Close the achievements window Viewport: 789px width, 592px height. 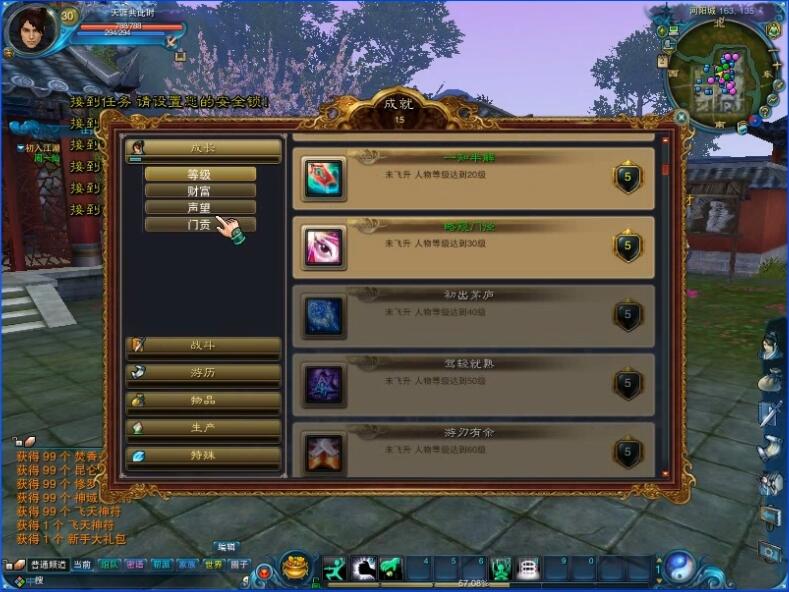click(681, 117)
